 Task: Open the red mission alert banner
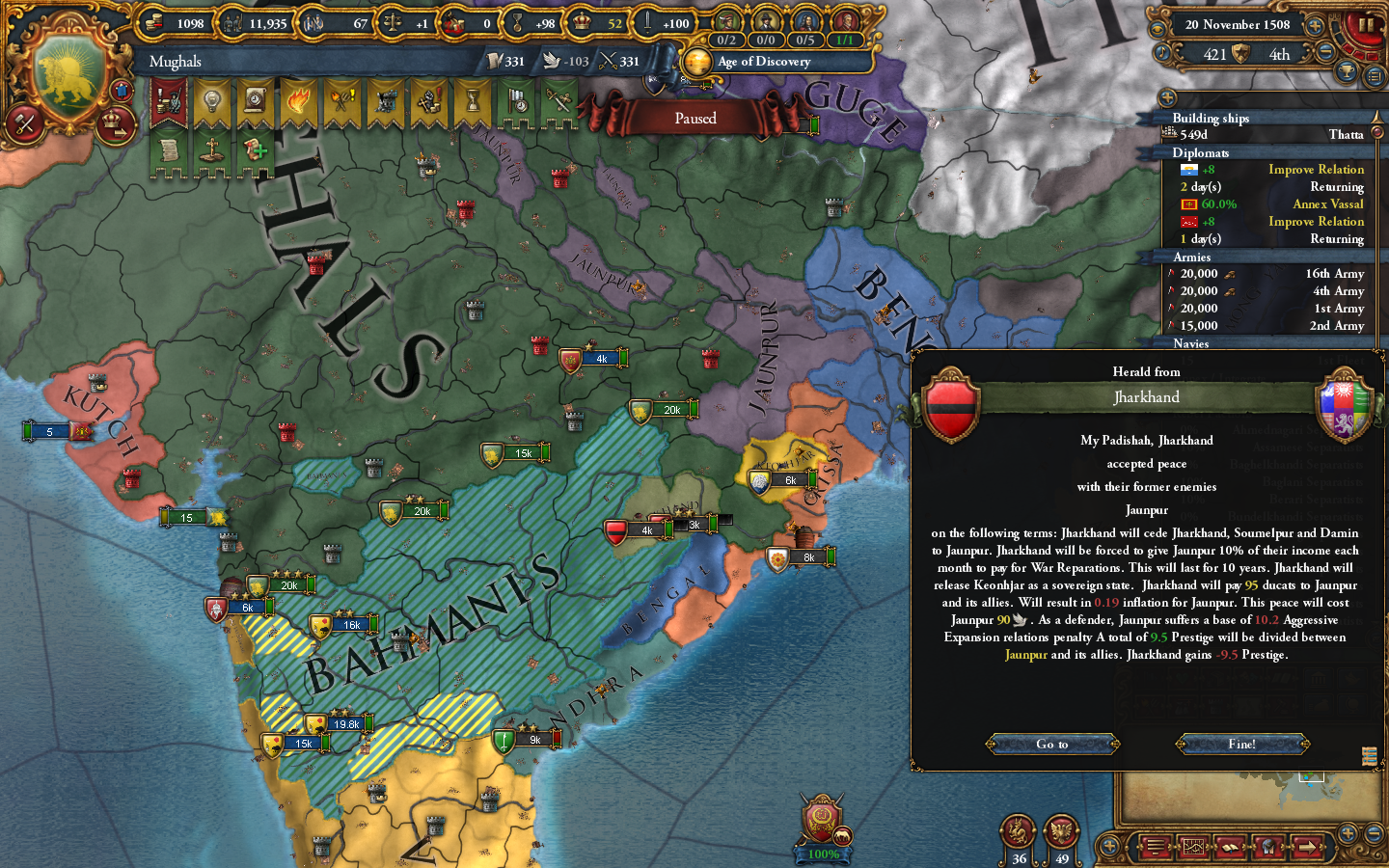pos(168,101)
